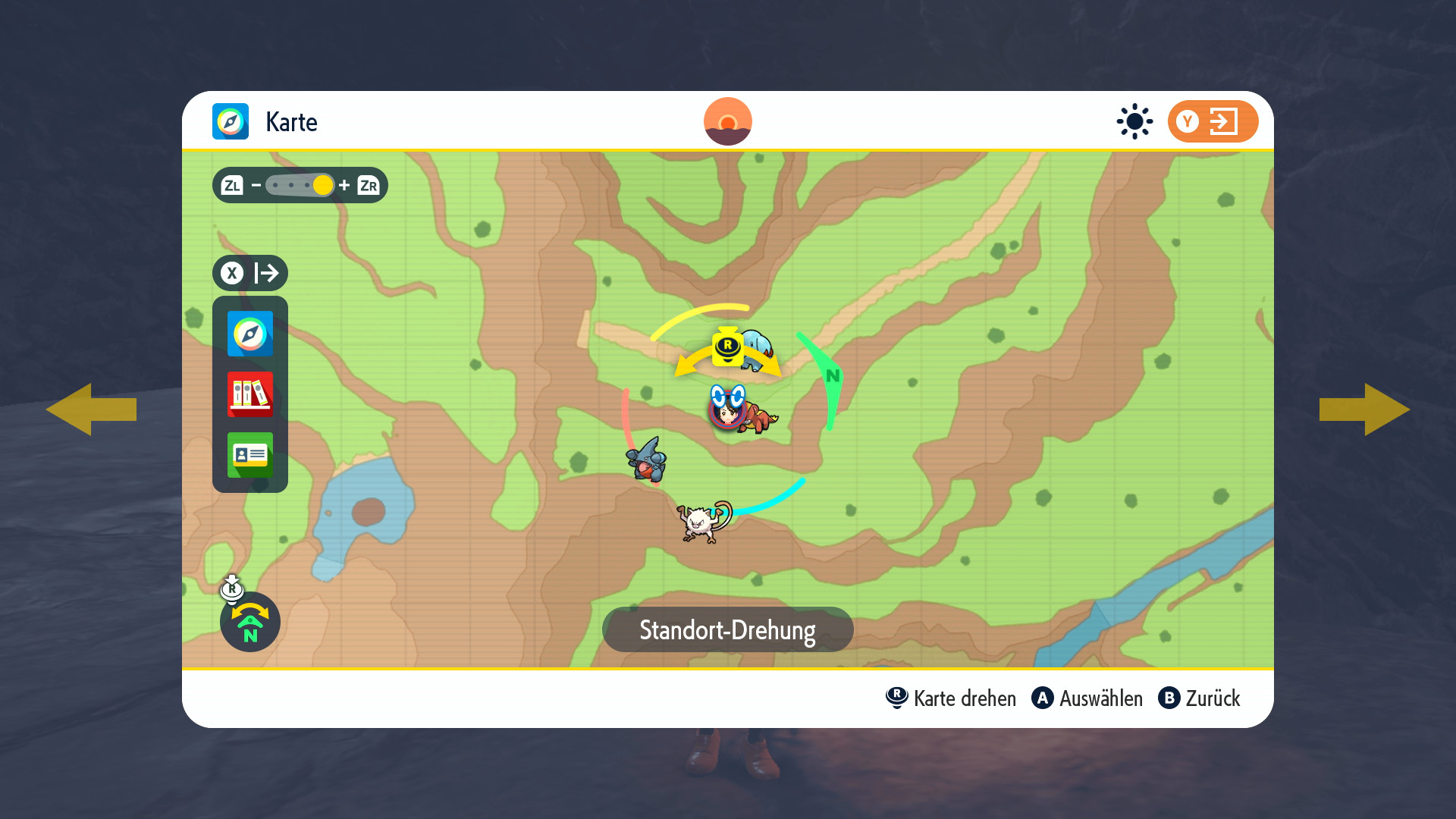Screen dimensions: 1456x819
Task: Adjust the map zoom slider knob
Action: 323,185
